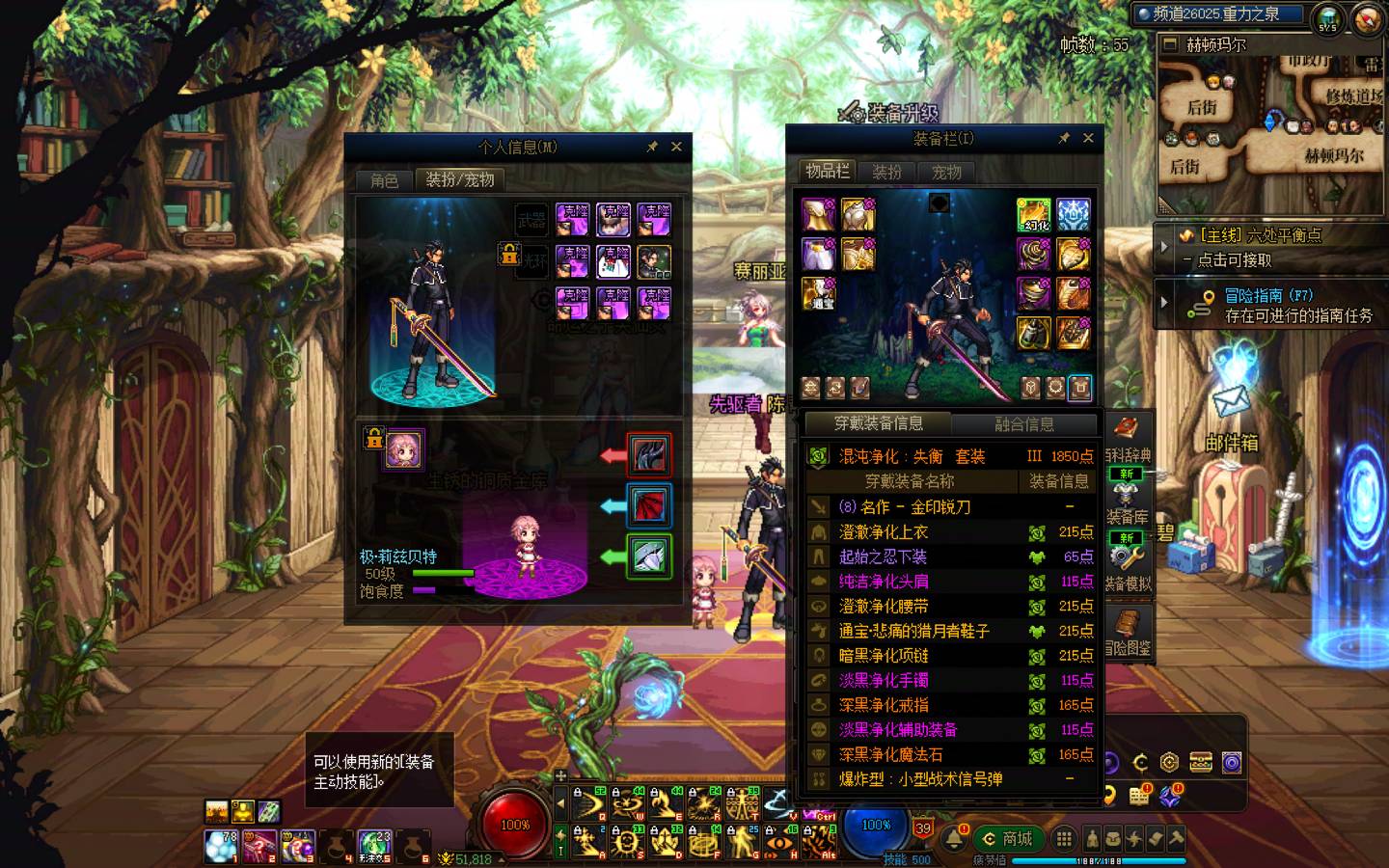Select the 澄澈净化上衣 equipment row

tap(950, 532)
